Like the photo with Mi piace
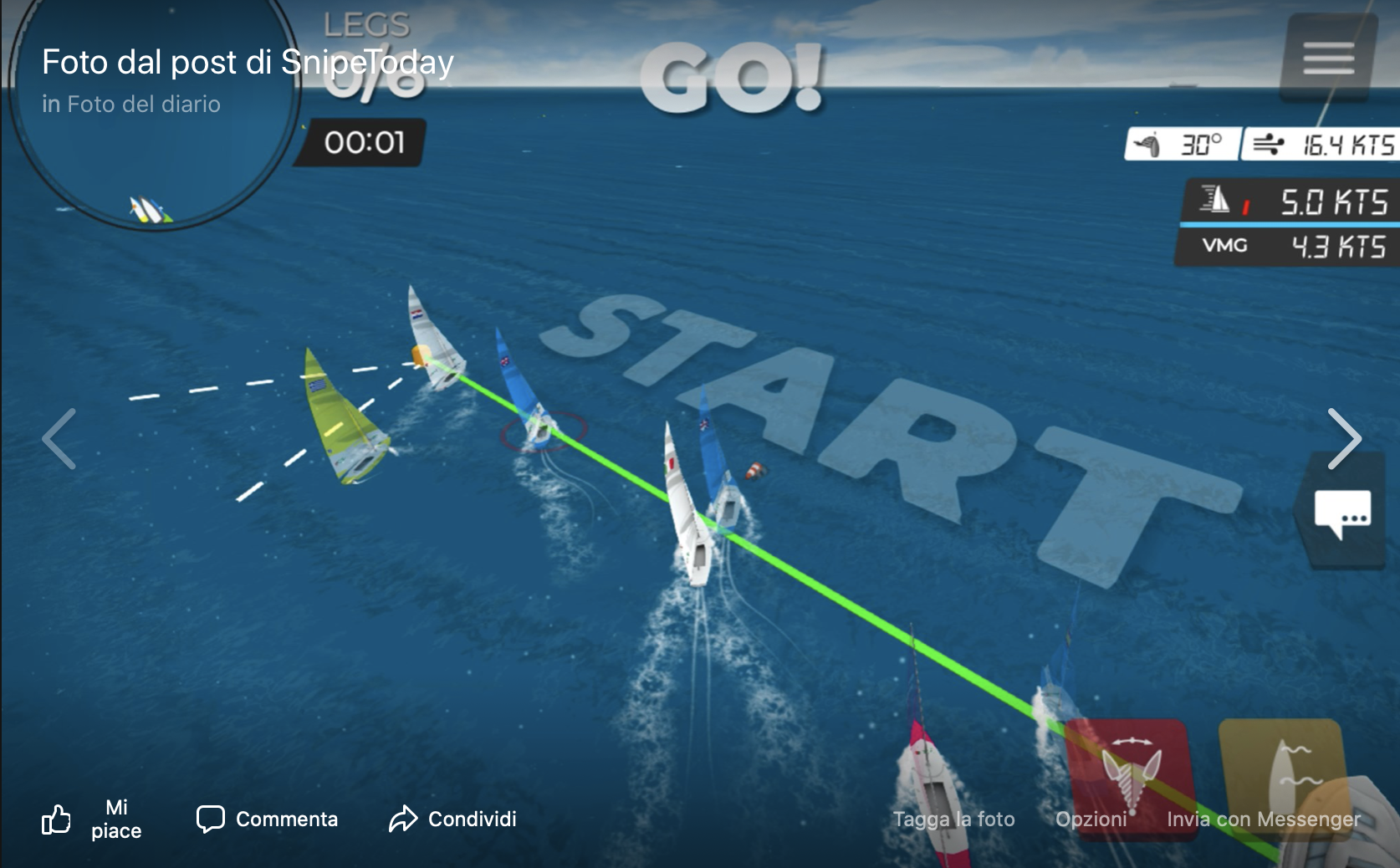This screenshot has width=1400, height=868. pos(92,819)
